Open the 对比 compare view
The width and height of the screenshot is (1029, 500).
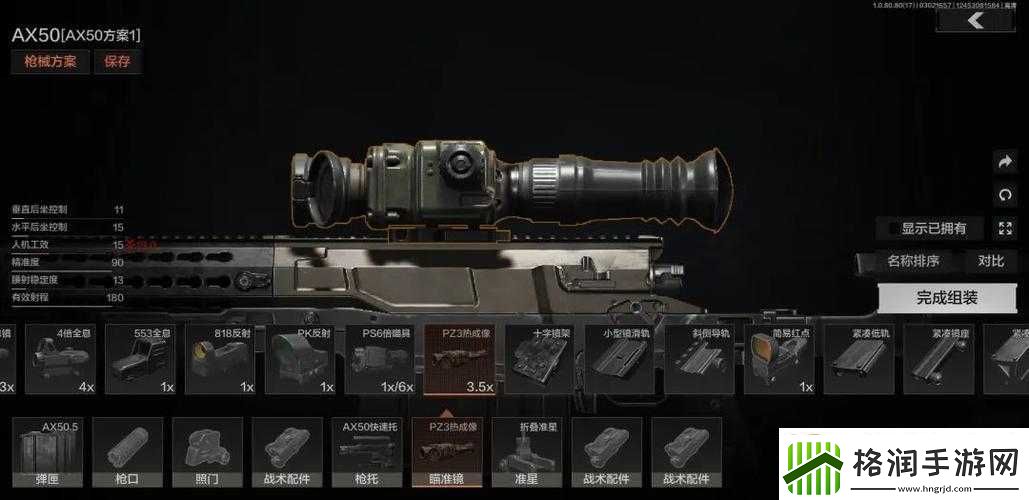(x=990, y=261)
